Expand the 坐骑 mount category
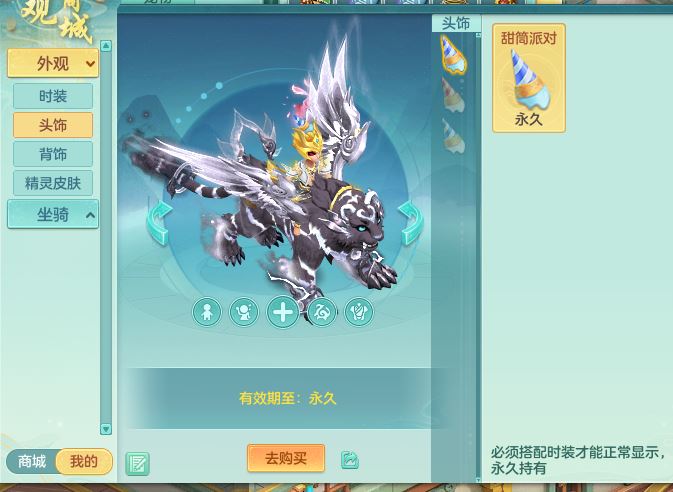The height and width of the screenshot is (492, 673). [x=53, y=214]
